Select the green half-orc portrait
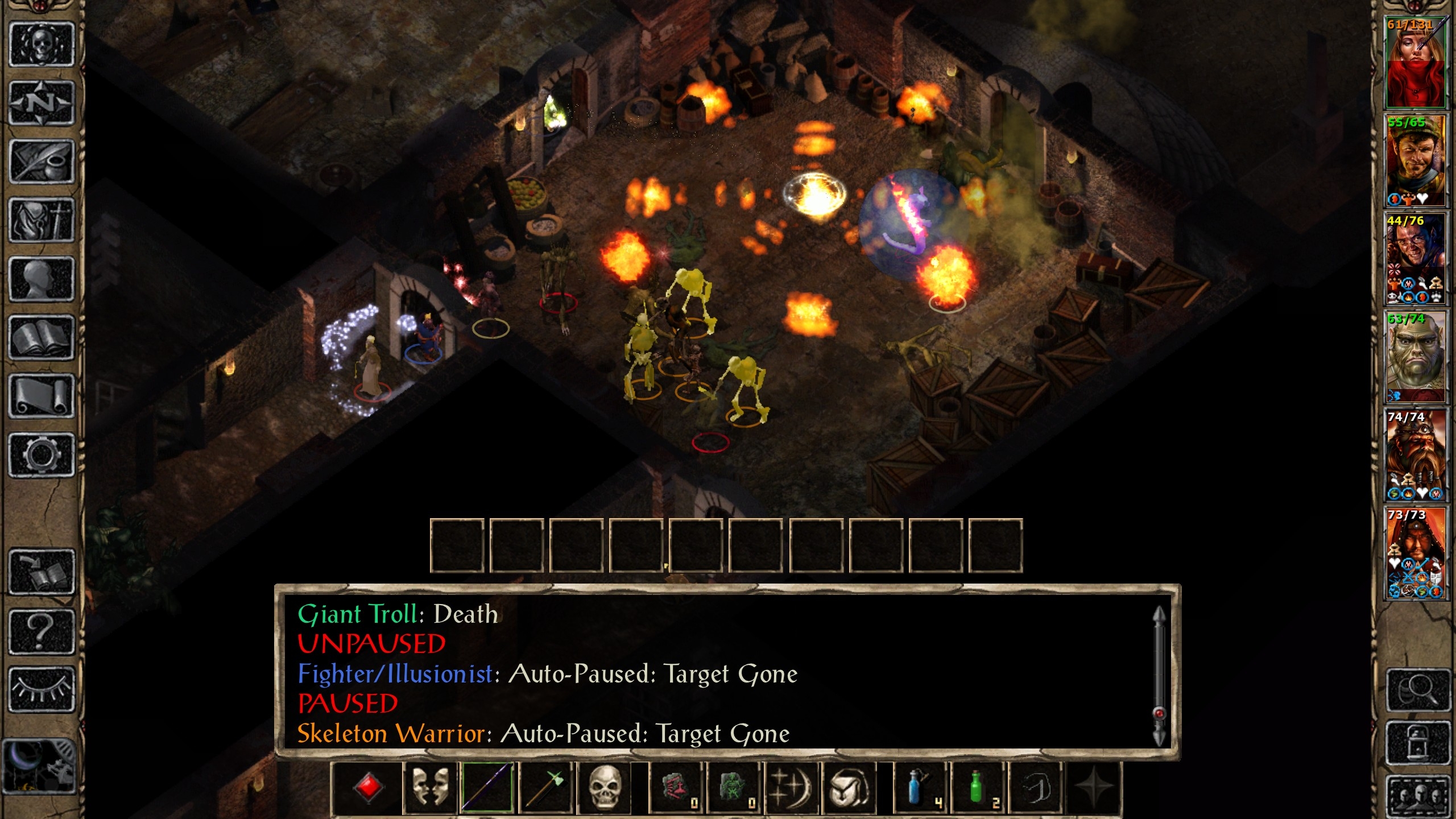 (x=1414, y=357)
